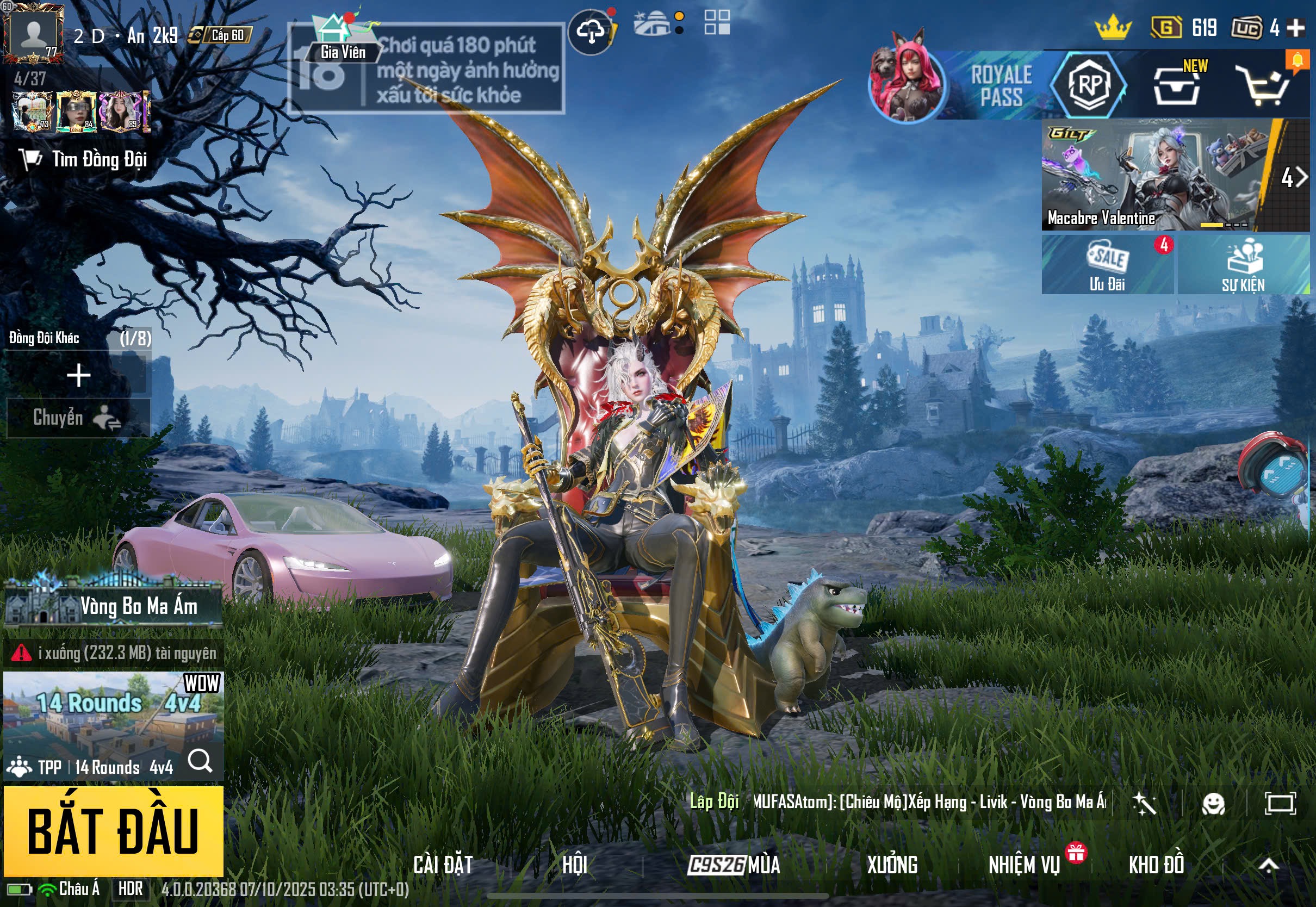Open the Vòng Bo Ma Ám event
Image resolution: width=1316 pixels, height=907 pixels.
pyautogui.click(x=113, y=606)
